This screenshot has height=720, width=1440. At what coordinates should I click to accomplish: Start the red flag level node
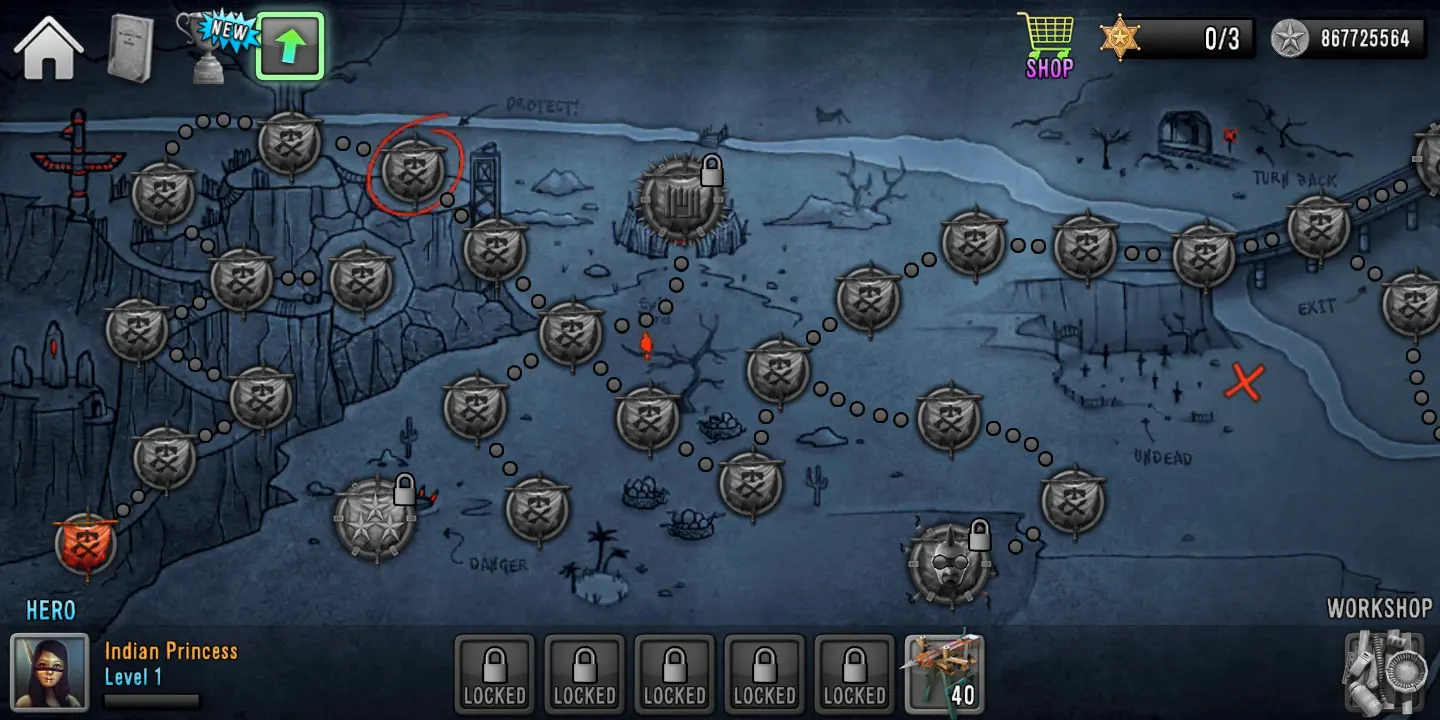coord(86,545)
